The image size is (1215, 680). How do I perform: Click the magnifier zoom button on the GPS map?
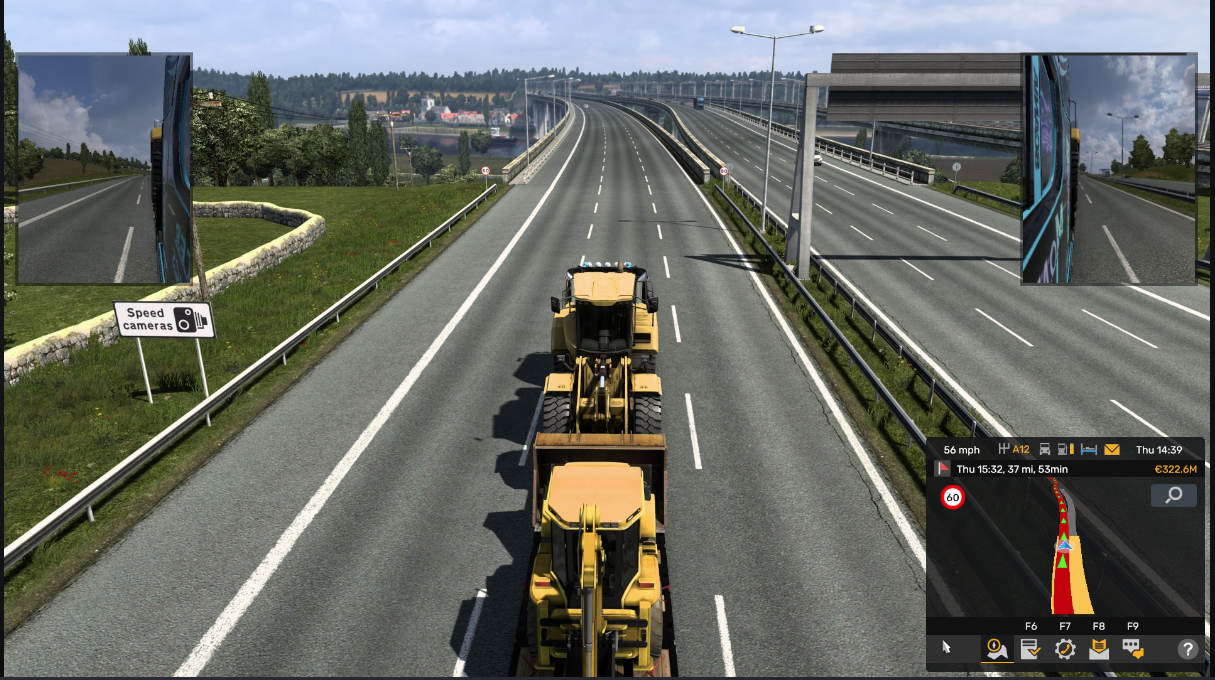(1173, 495)
